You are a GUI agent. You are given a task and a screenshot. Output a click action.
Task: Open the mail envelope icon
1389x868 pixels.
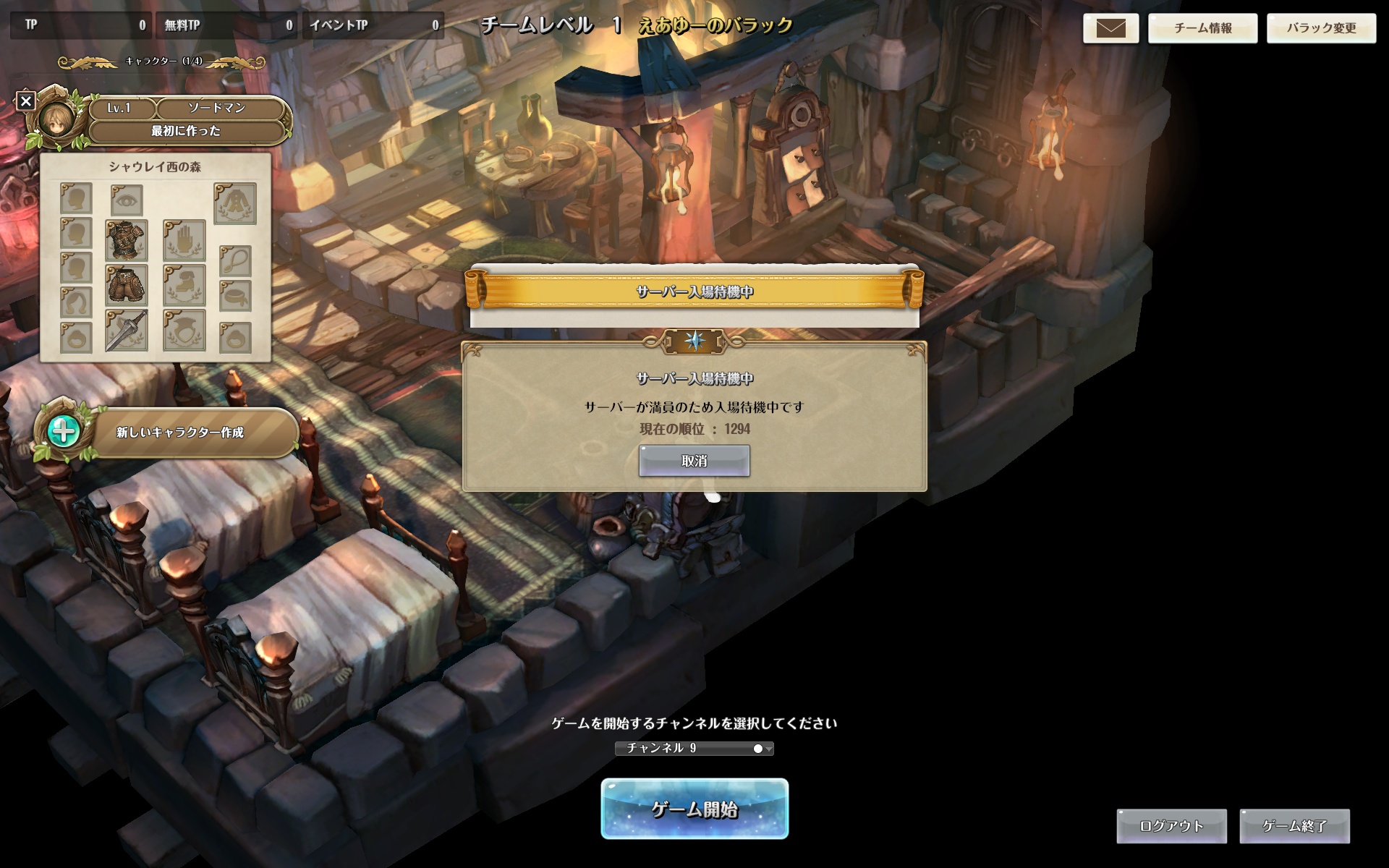tap(1110, 28)
